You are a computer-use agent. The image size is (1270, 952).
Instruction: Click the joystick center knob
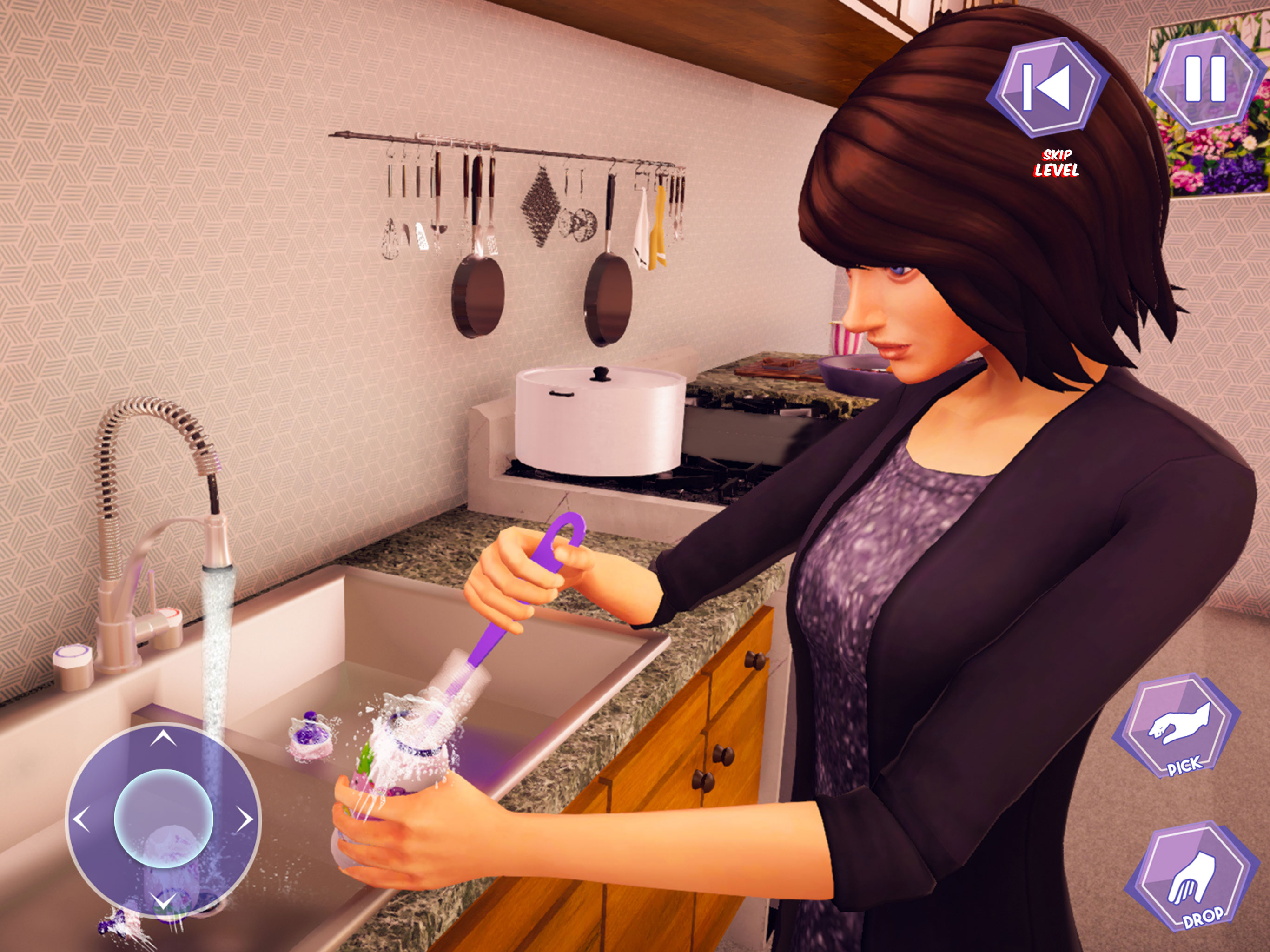click(x=164, y=818)
